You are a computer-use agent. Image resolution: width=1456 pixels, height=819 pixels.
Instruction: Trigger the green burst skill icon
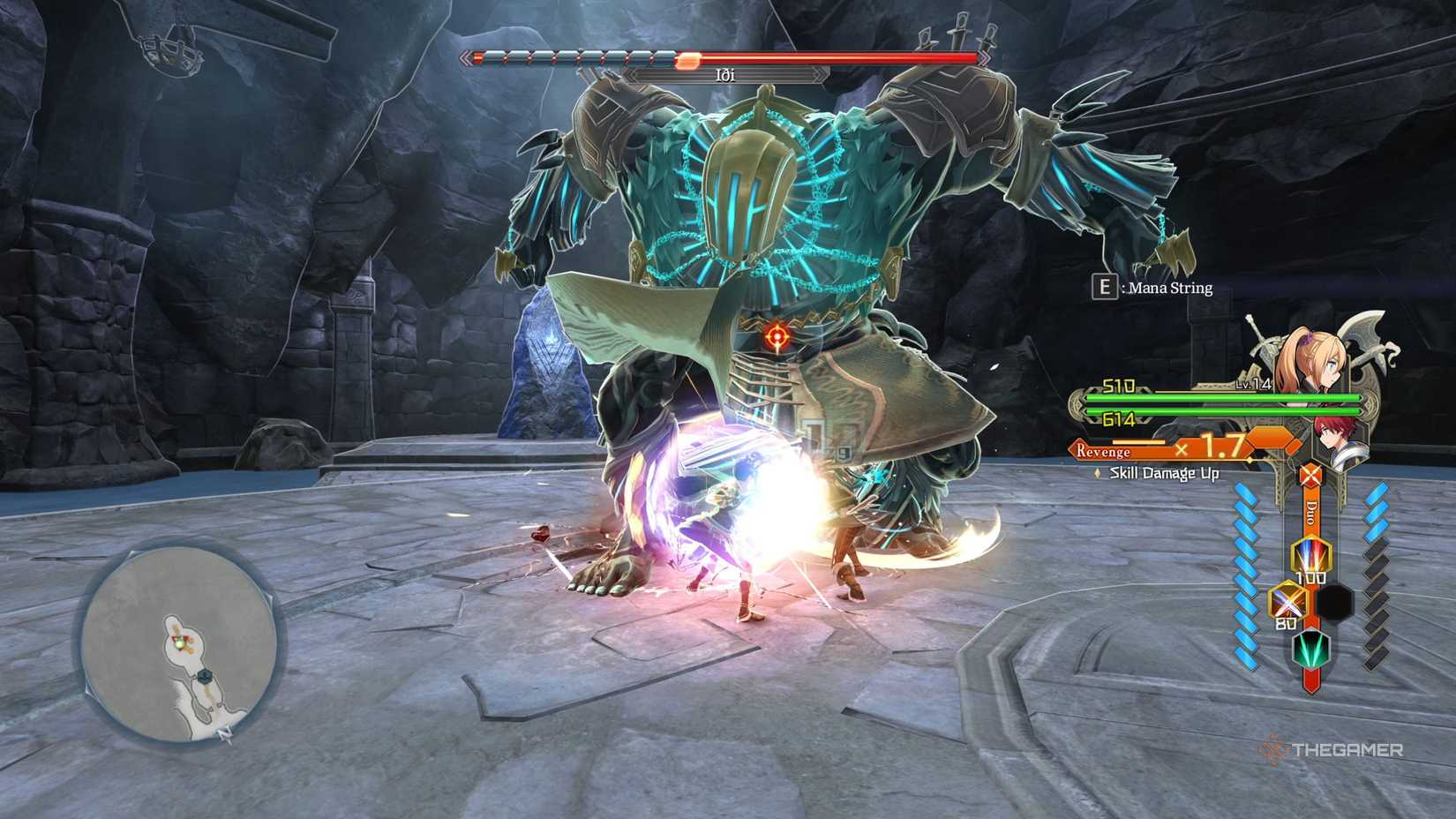[1310, 650]
